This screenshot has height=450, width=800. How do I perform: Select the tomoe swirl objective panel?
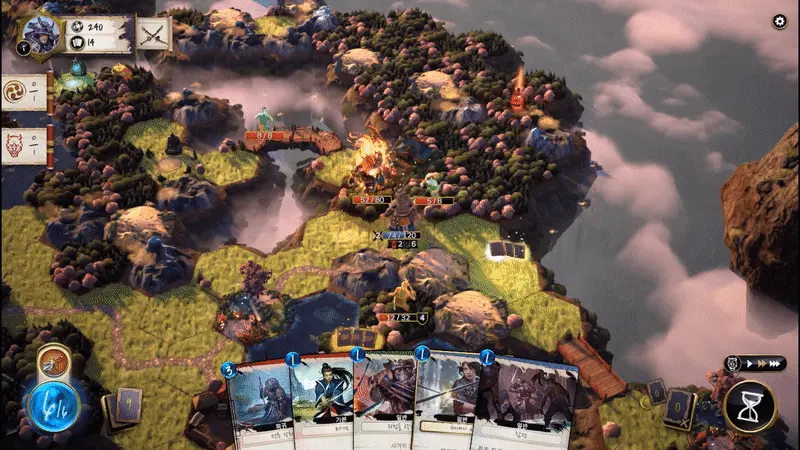pos(25,88)
